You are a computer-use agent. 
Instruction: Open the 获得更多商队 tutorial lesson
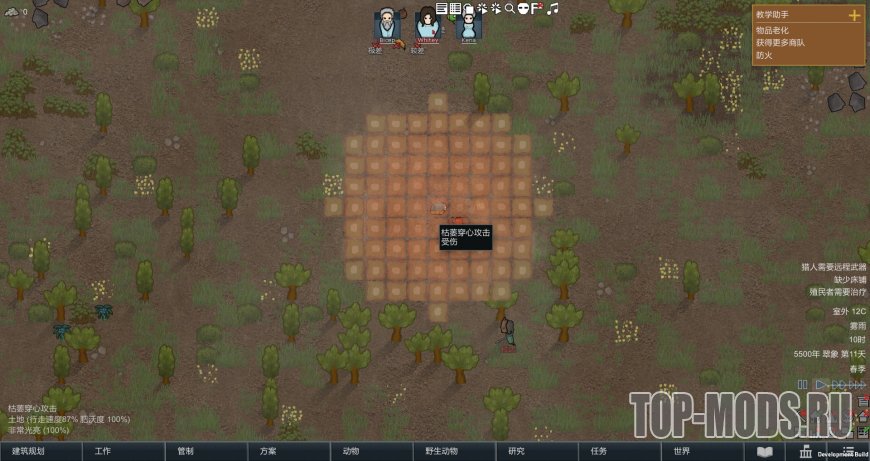pos(781,43)
